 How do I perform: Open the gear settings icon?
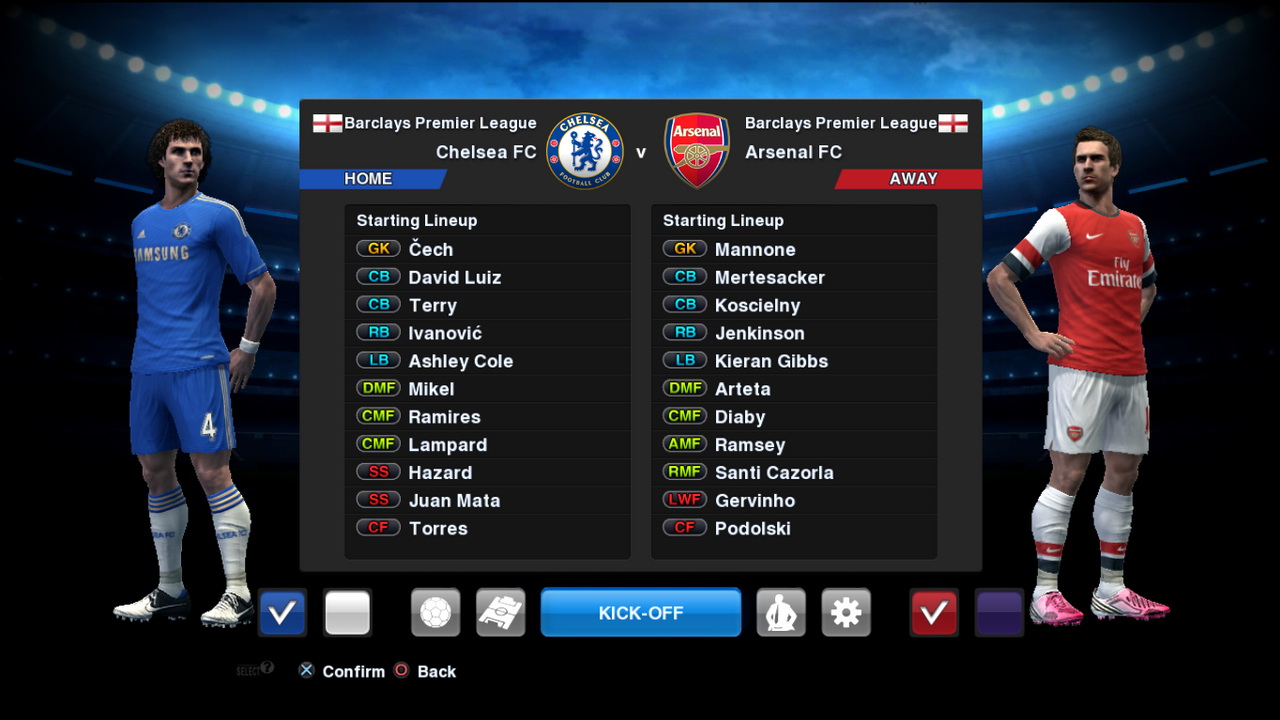click(x=846, y=612)
